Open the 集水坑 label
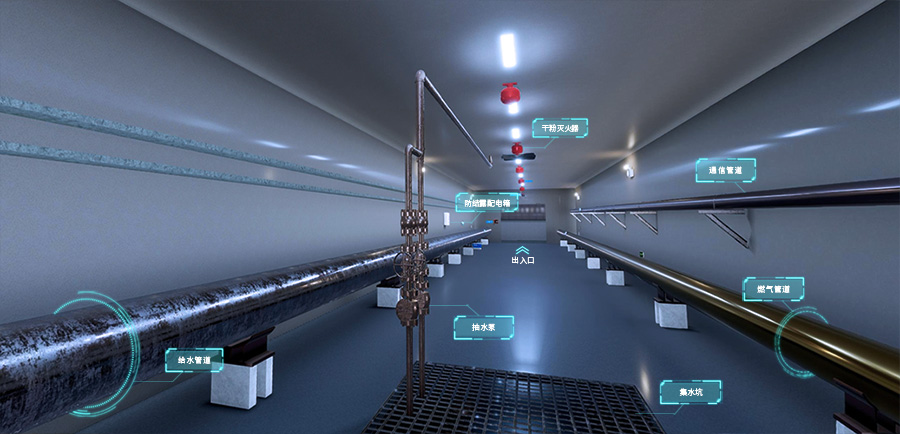900x434 pixels. coord(690,392)
